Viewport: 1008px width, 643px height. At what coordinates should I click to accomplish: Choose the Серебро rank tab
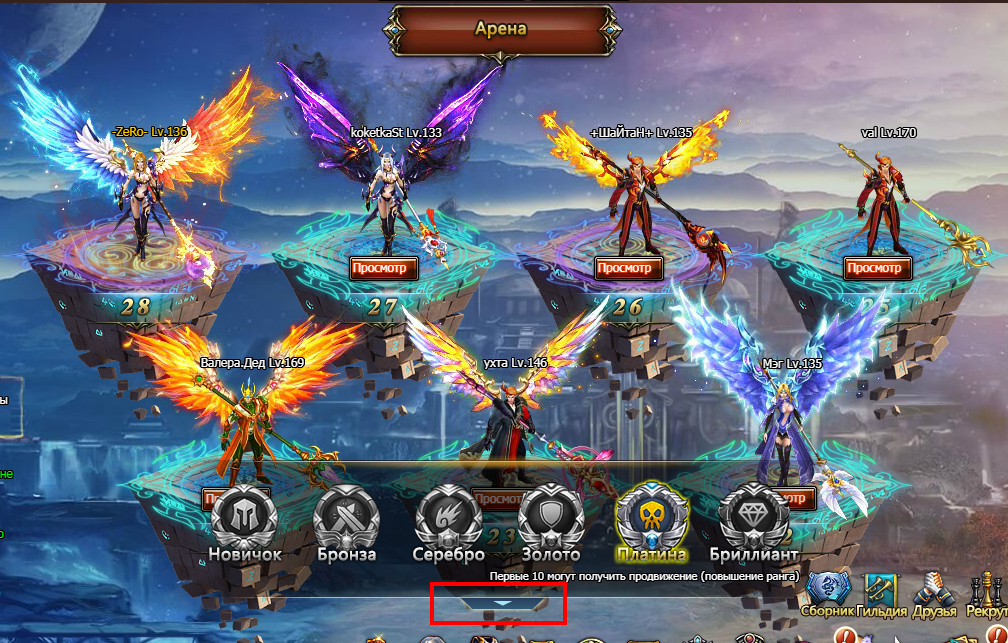447,519
